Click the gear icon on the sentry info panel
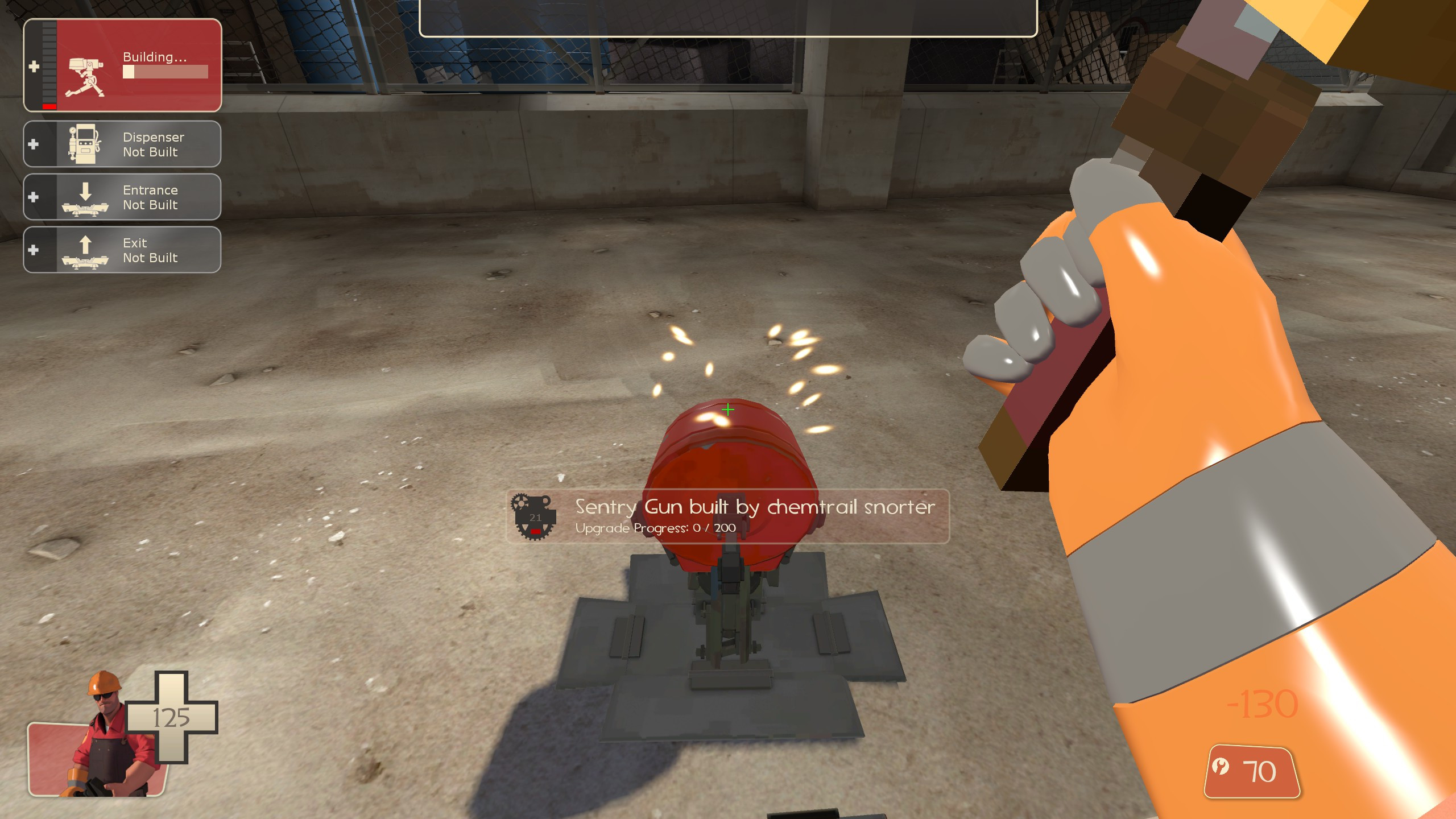This screenshot has height=819, width=1456. tap(535, 518)
